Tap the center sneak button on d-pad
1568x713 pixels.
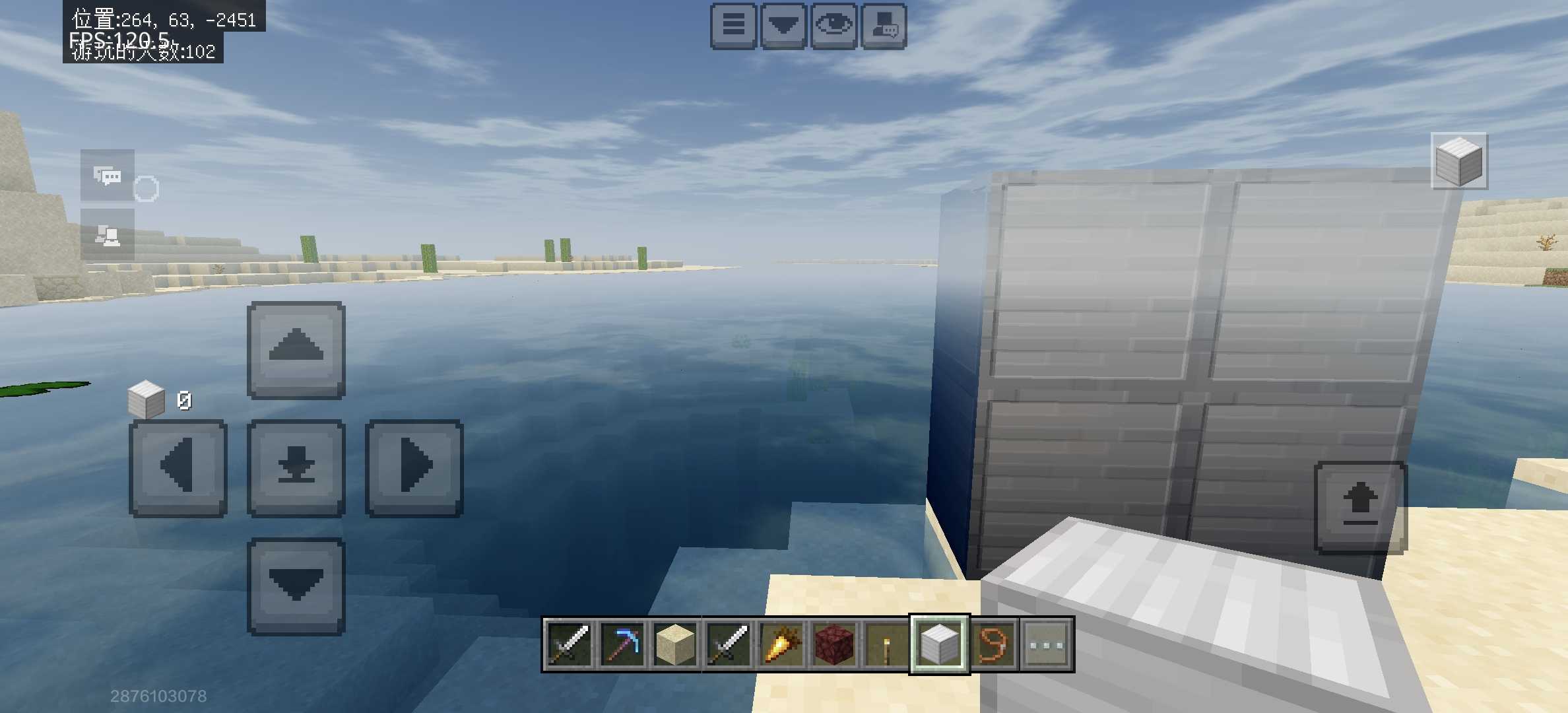[x=296, y=467]
